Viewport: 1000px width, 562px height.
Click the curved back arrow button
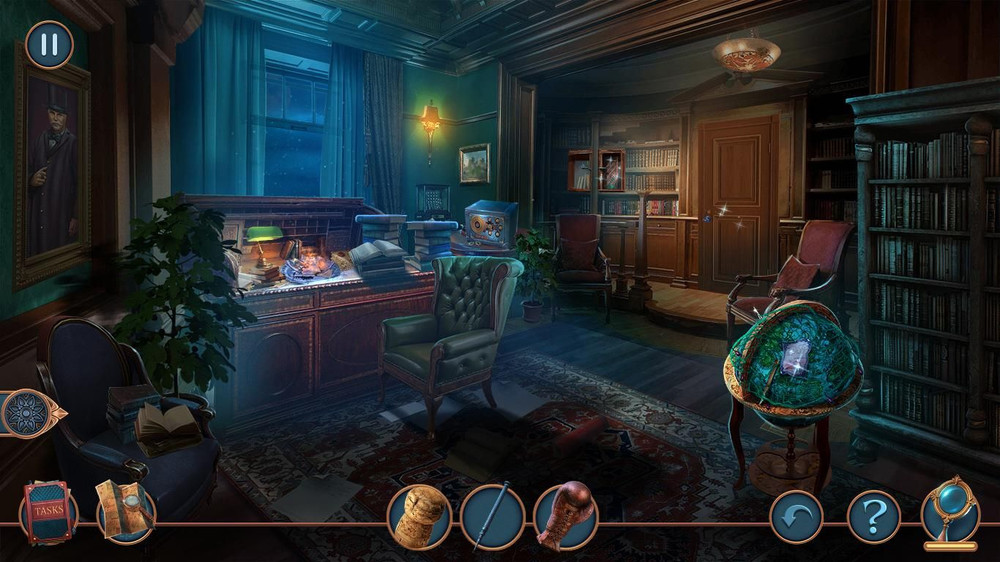tap(796, 517)
